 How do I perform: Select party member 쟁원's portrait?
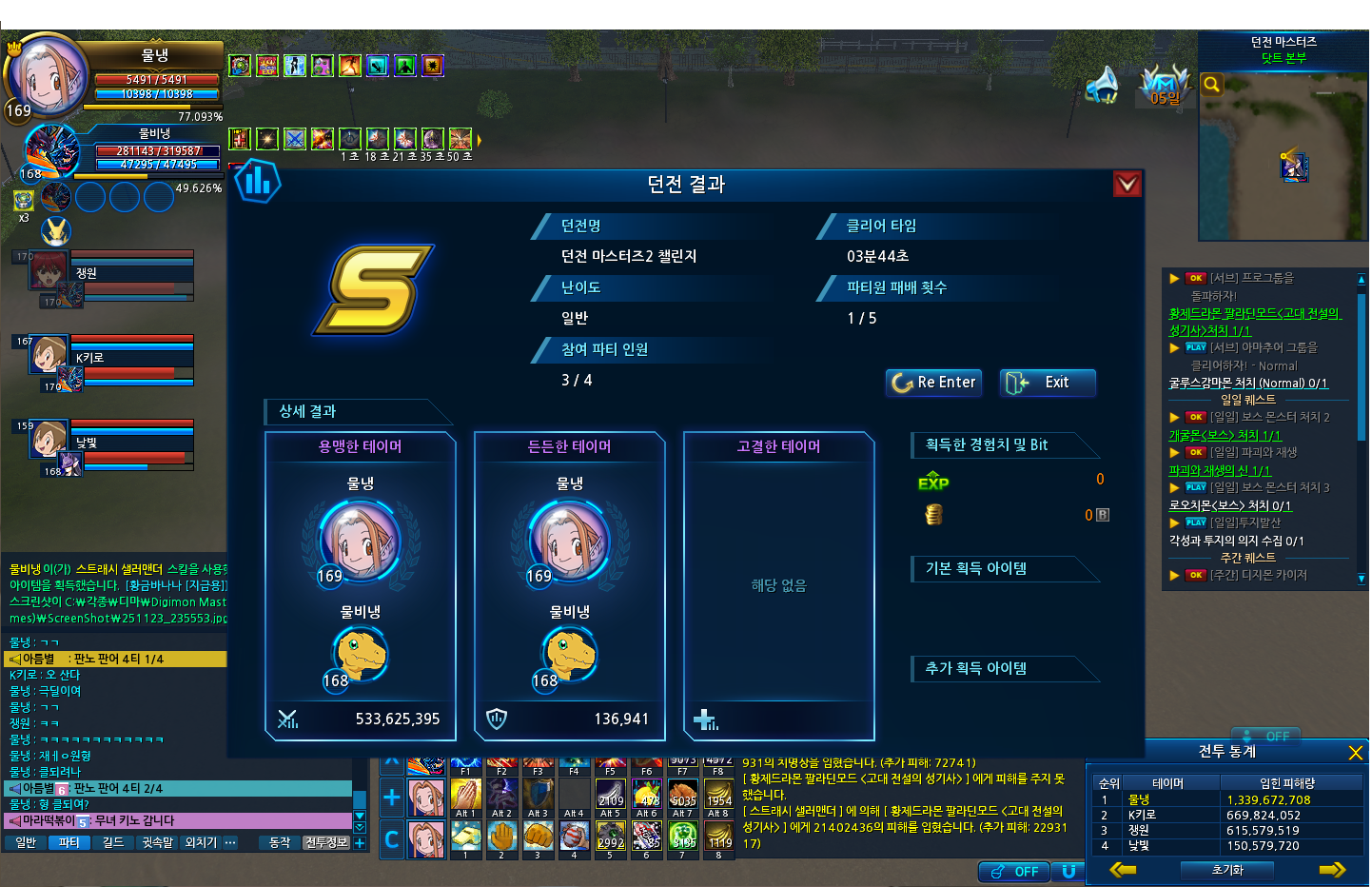tap(48, 272)
